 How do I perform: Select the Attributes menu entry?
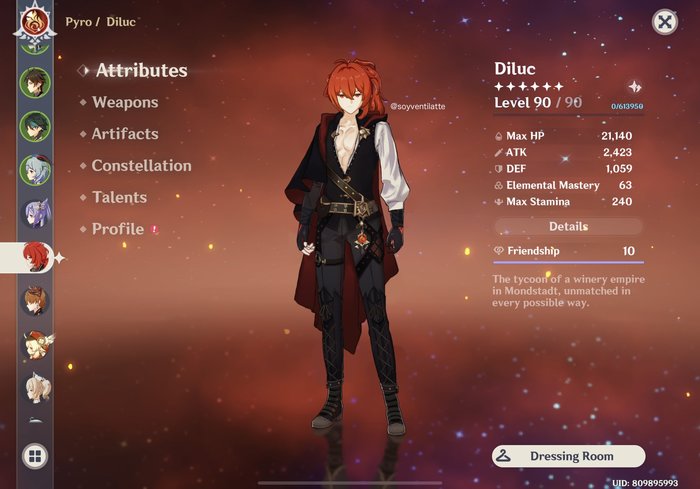(x=141, y=71)
